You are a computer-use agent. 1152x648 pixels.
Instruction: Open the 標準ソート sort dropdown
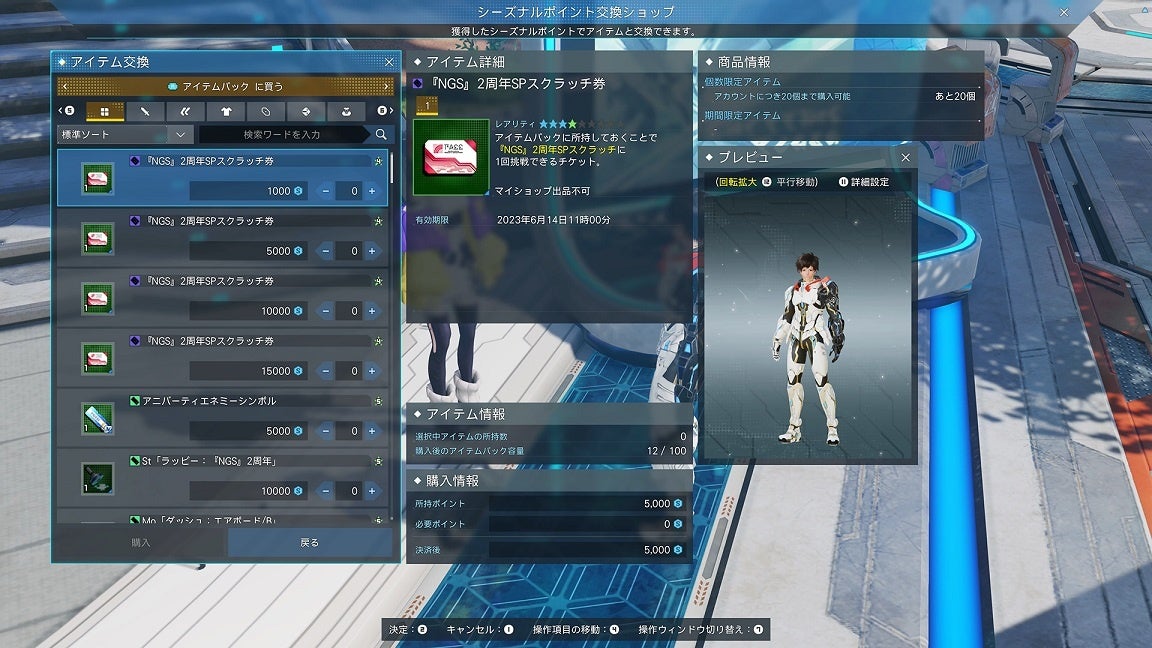click(x=125, y=134)
